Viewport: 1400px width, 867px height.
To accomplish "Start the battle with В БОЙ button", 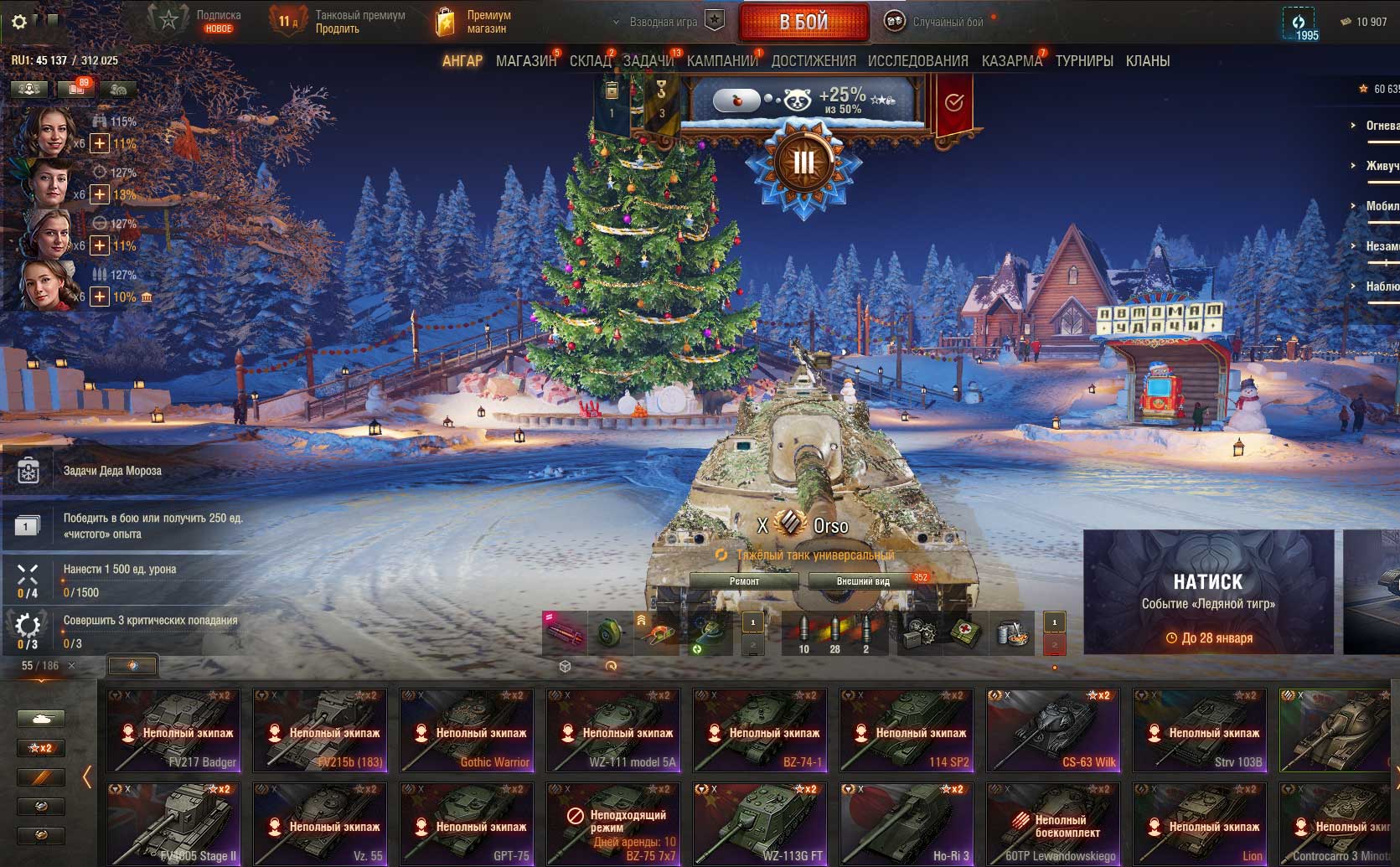I will pos(803,23).
